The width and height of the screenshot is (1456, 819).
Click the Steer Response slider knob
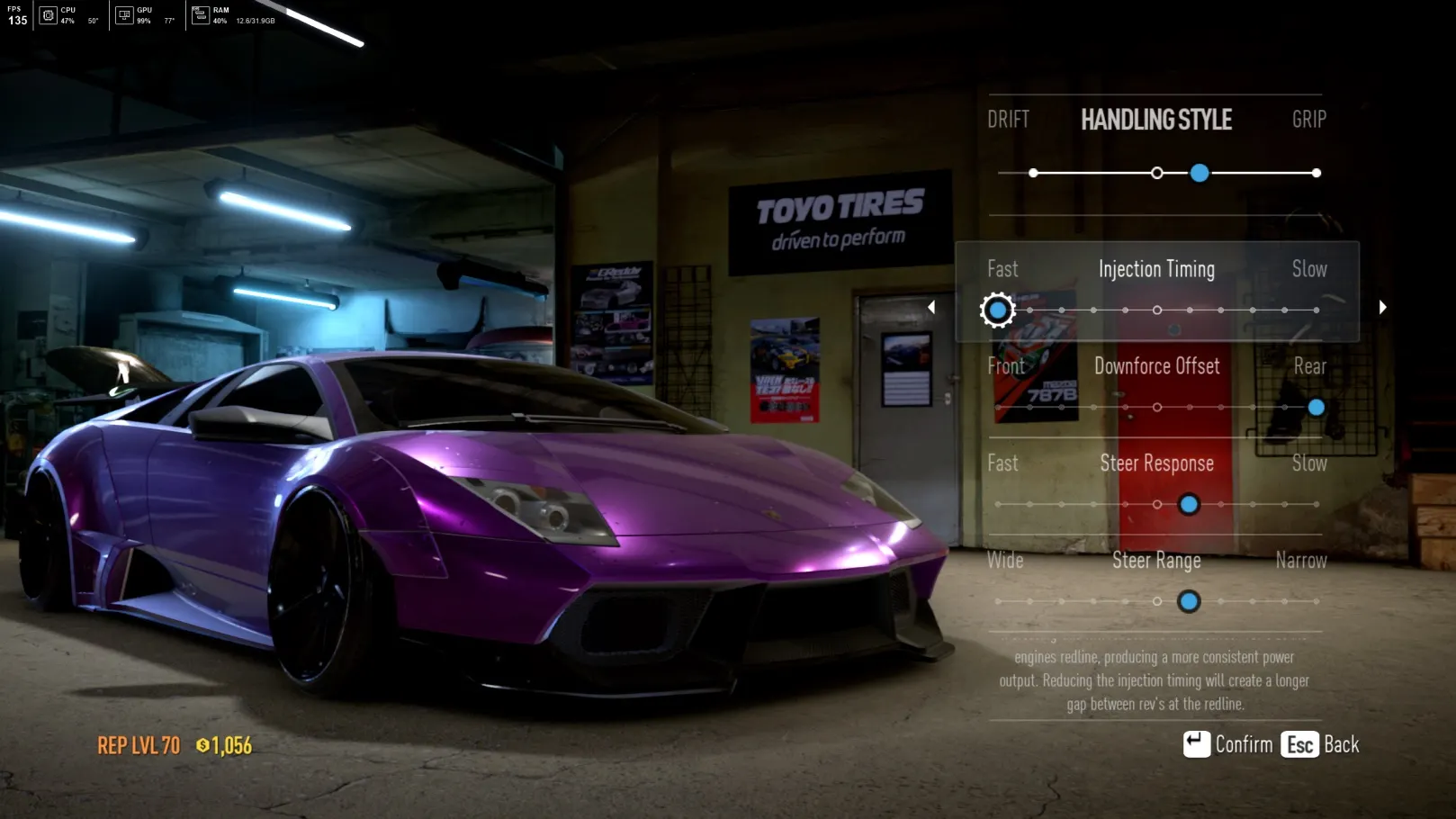pos(1189,505)
